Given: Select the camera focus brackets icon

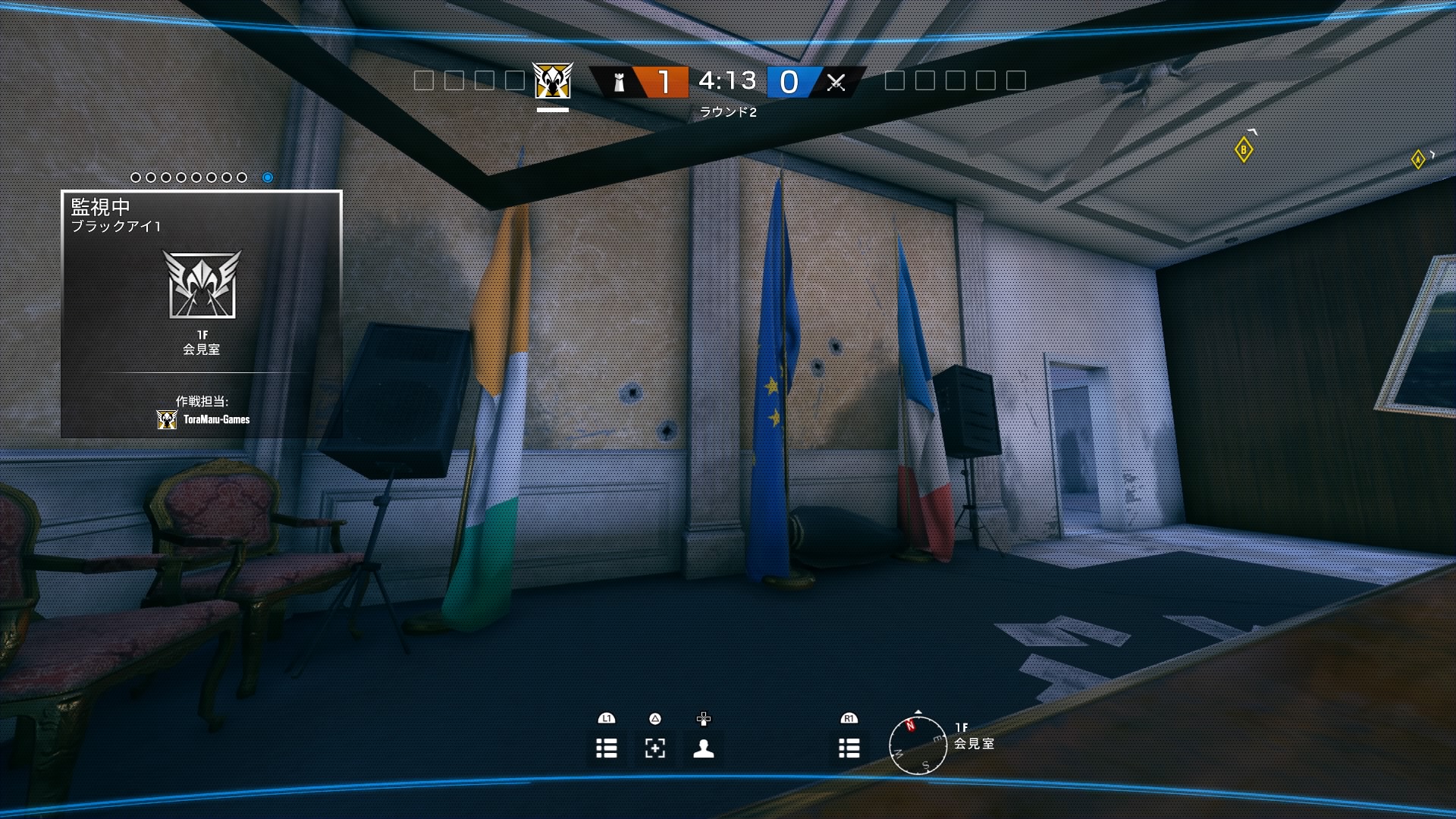Looking at the screenshot, I should tap(655, 748).
